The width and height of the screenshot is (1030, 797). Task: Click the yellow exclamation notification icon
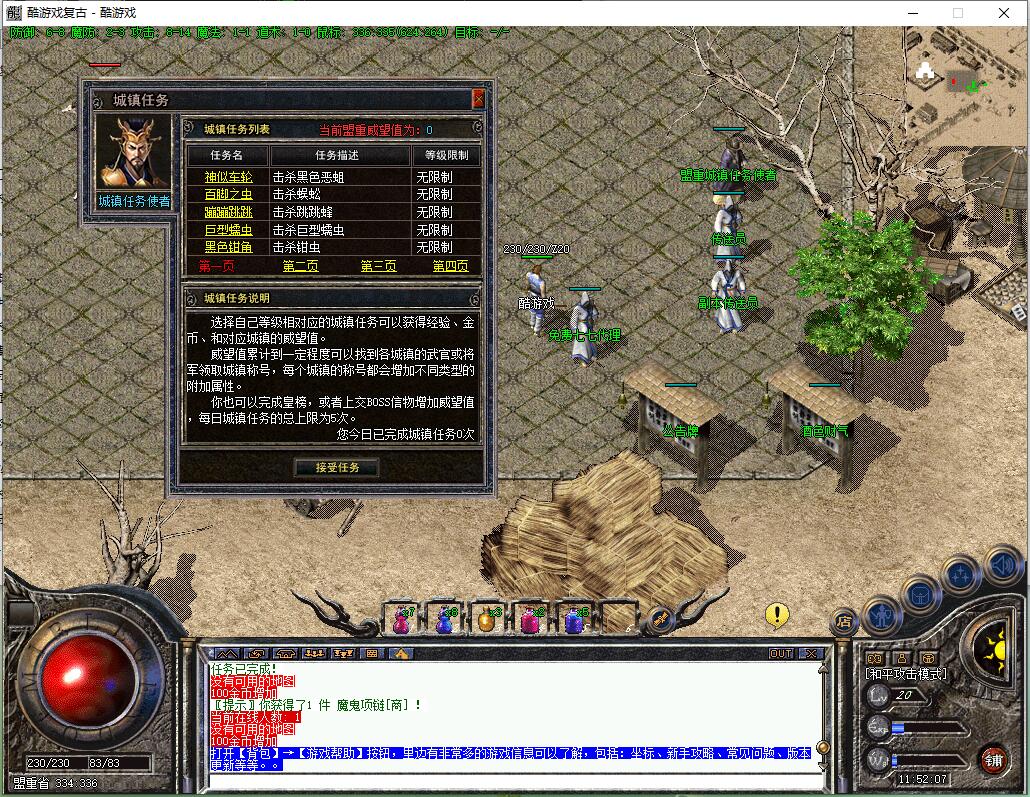tap(776, 615)
